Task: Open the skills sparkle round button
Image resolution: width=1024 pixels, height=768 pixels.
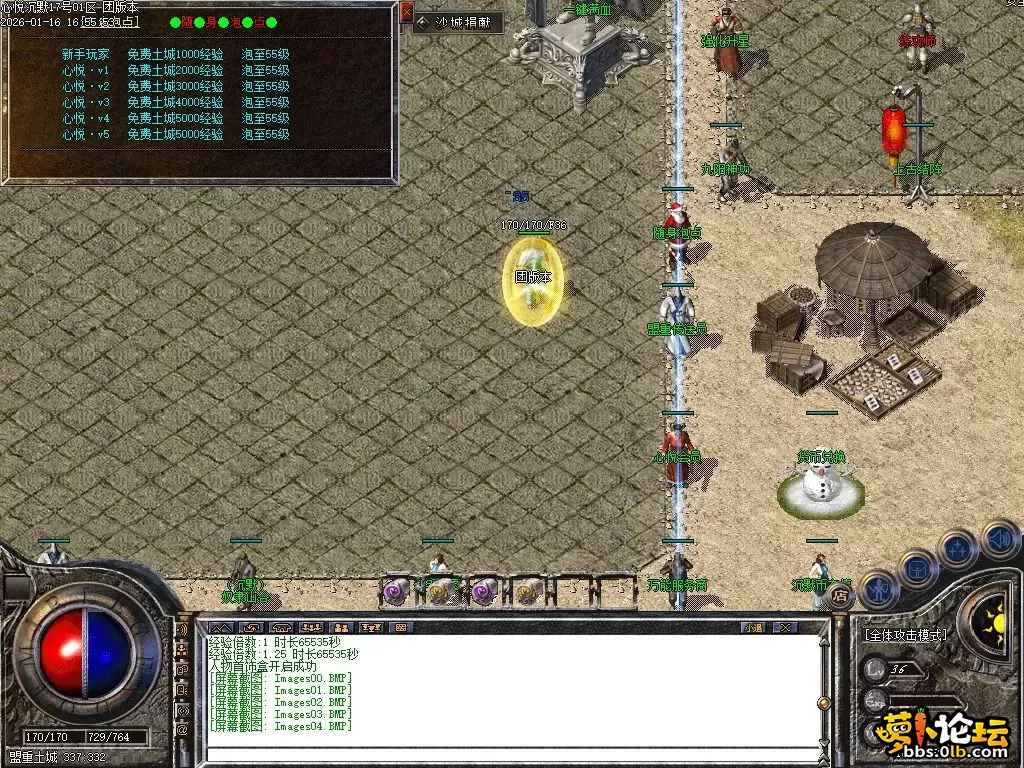Action: 958,550
